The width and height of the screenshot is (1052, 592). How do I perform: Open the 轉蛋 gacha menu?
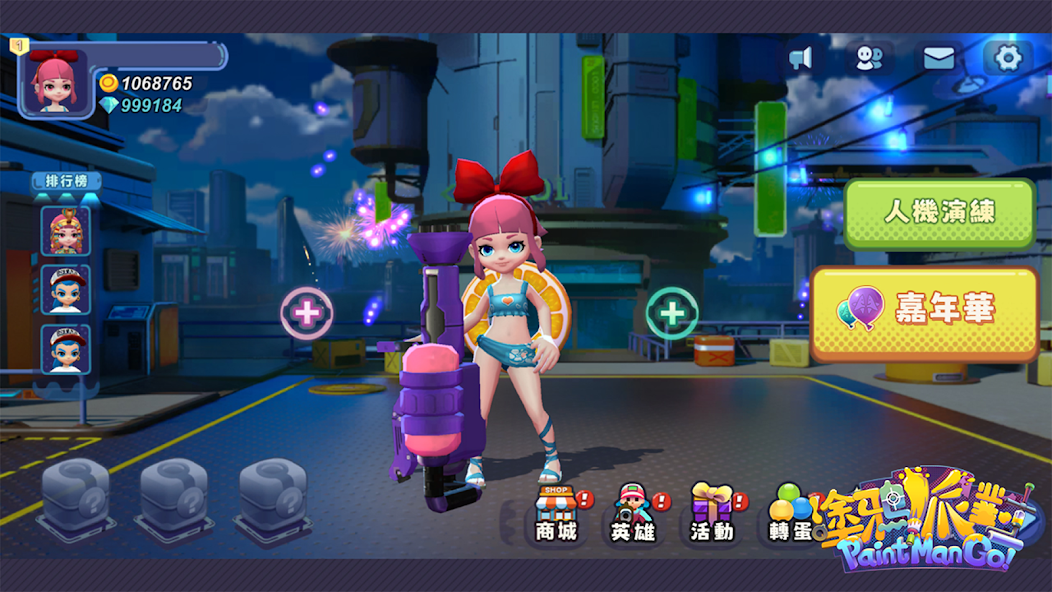click(790, 512)
